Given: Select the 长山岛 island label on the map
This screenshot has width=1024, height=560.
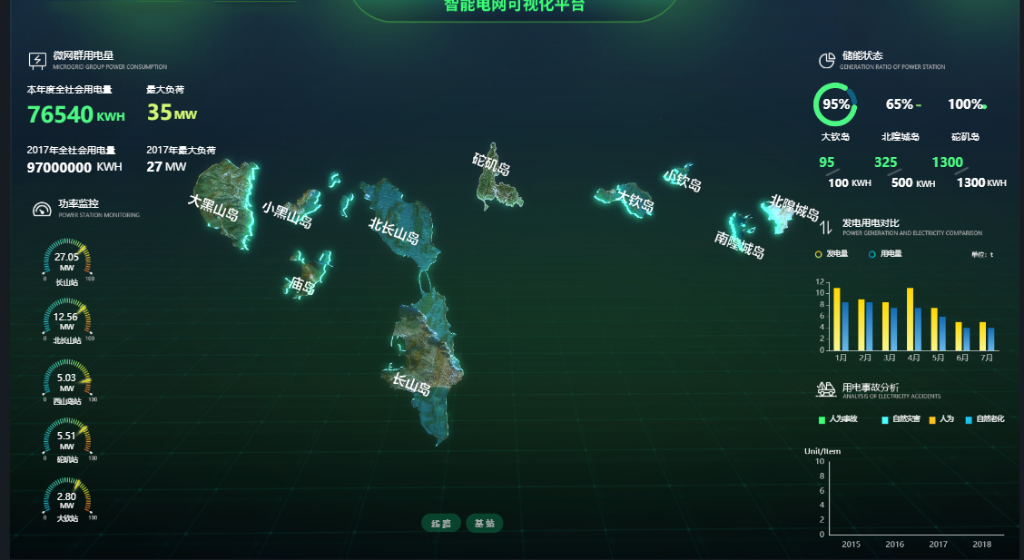Looking at the screenshot, I should pyautogui.click(x=411, y=383).
